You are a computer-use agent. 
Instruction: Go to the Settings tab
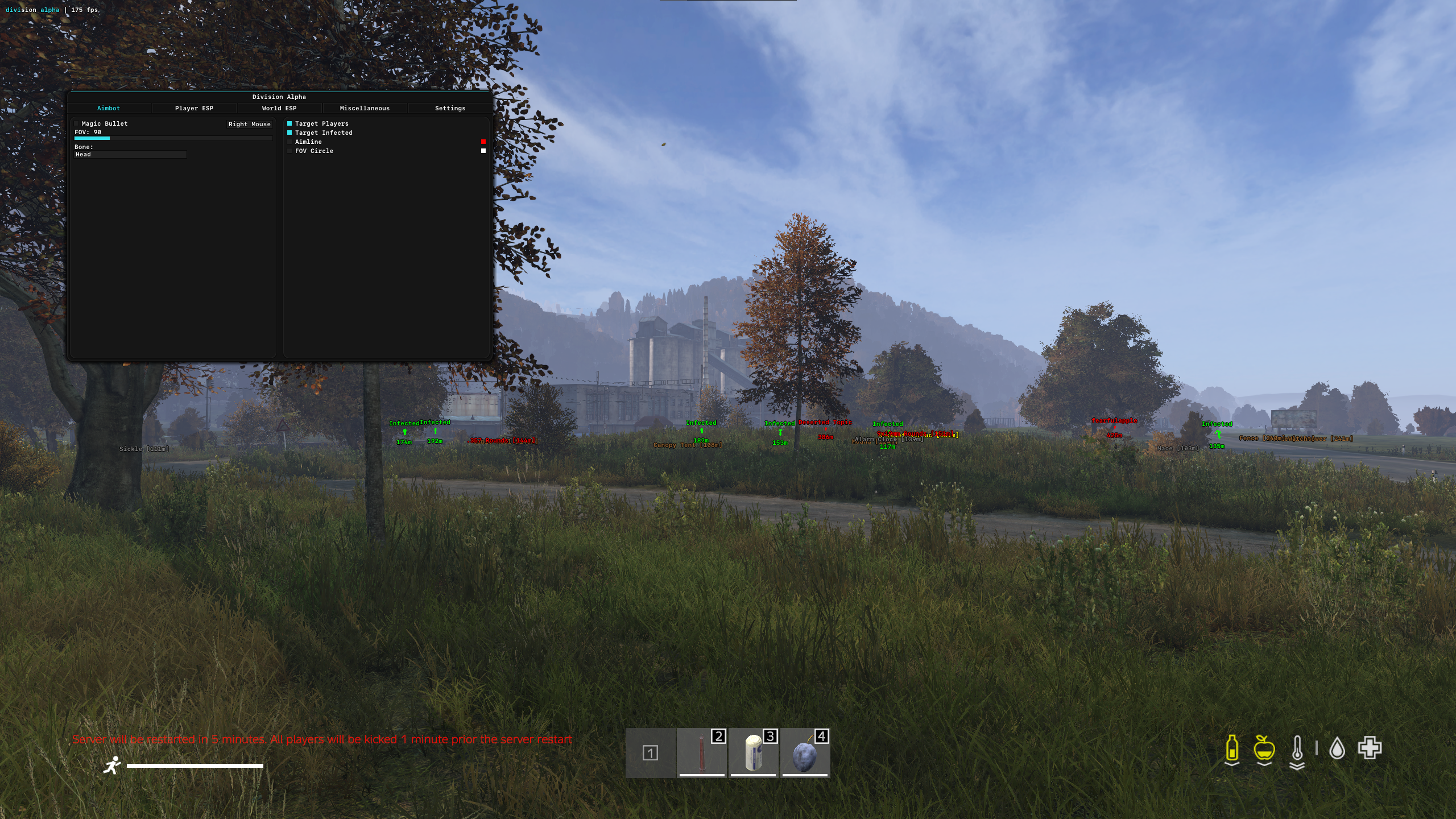point(450,108)
